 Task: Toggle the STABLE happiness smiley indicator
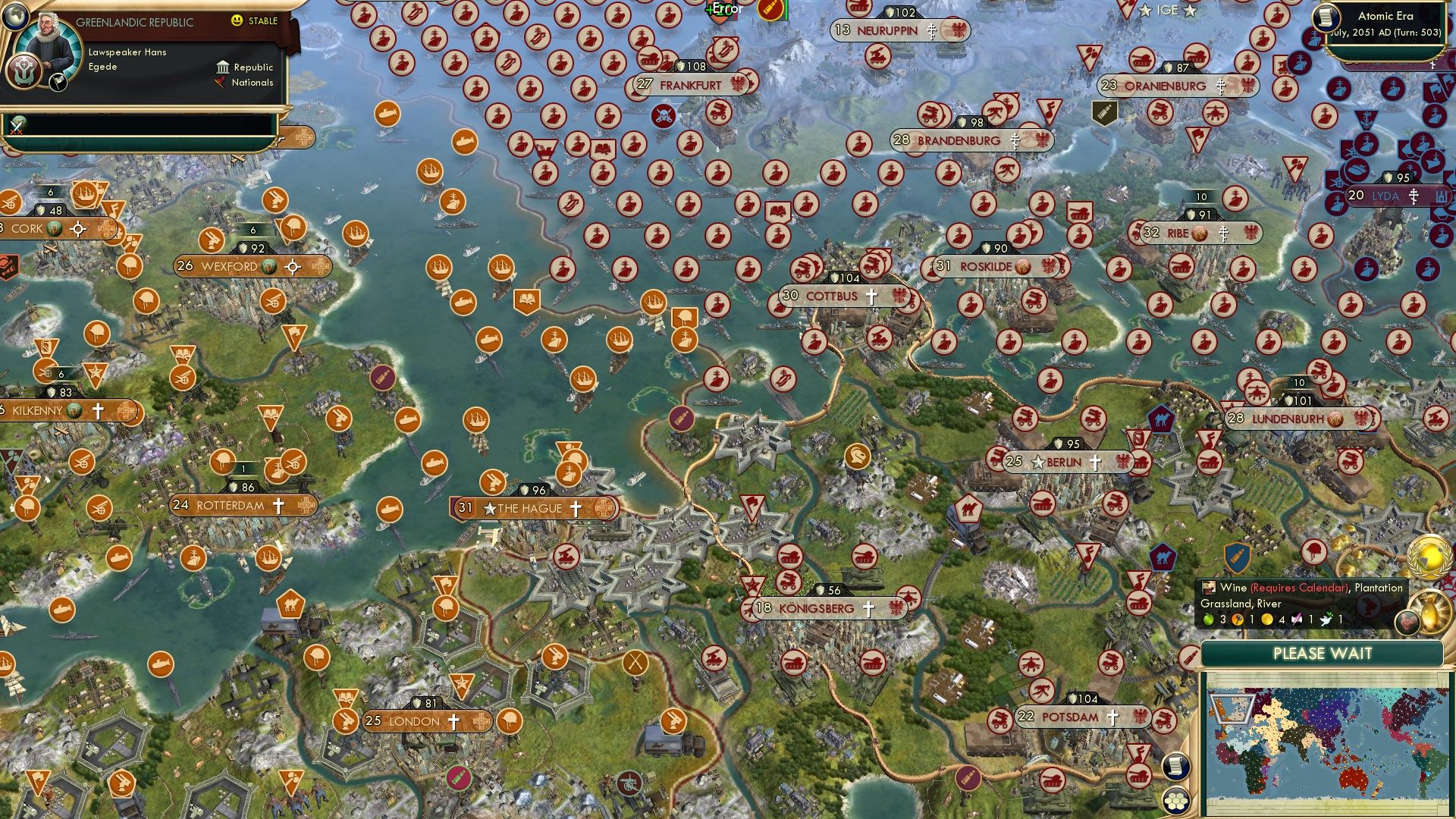(x=237, y=22)
